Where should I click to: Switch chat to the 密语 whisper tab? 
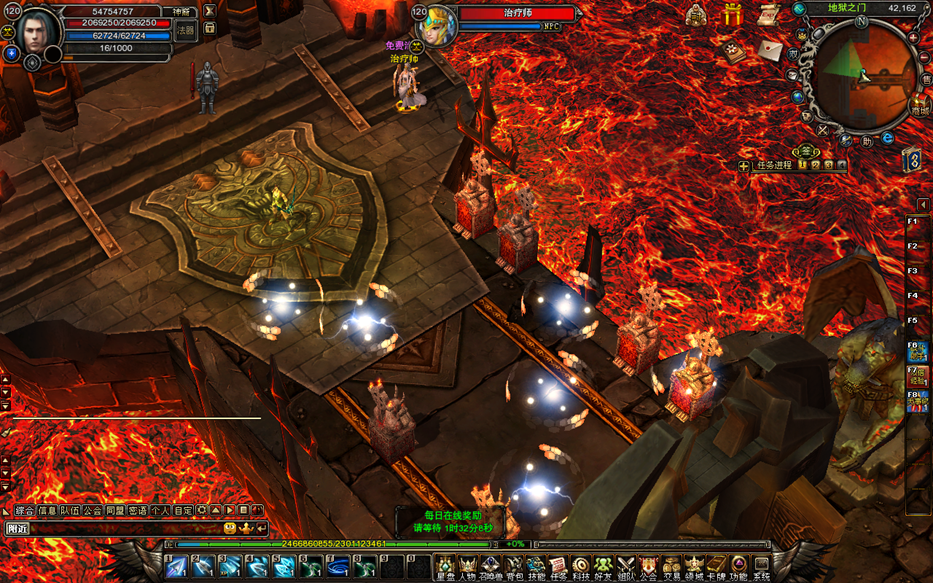(137, 511)
